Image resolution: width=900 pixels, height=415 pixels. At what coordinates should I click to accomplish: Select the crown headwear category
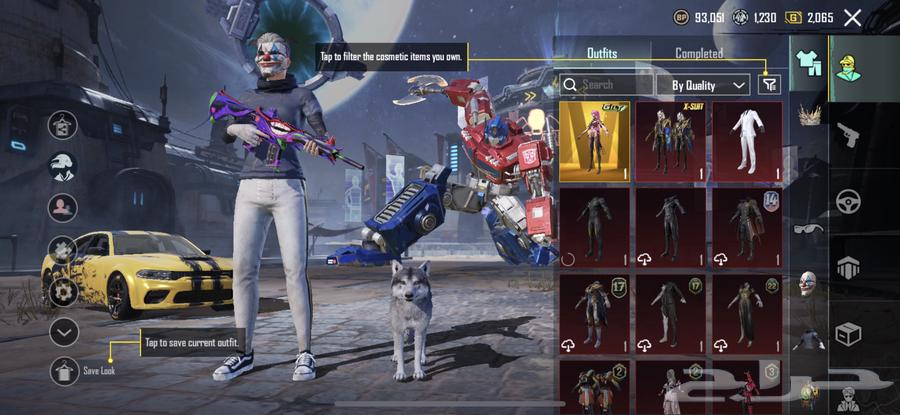tap(808, 115)
